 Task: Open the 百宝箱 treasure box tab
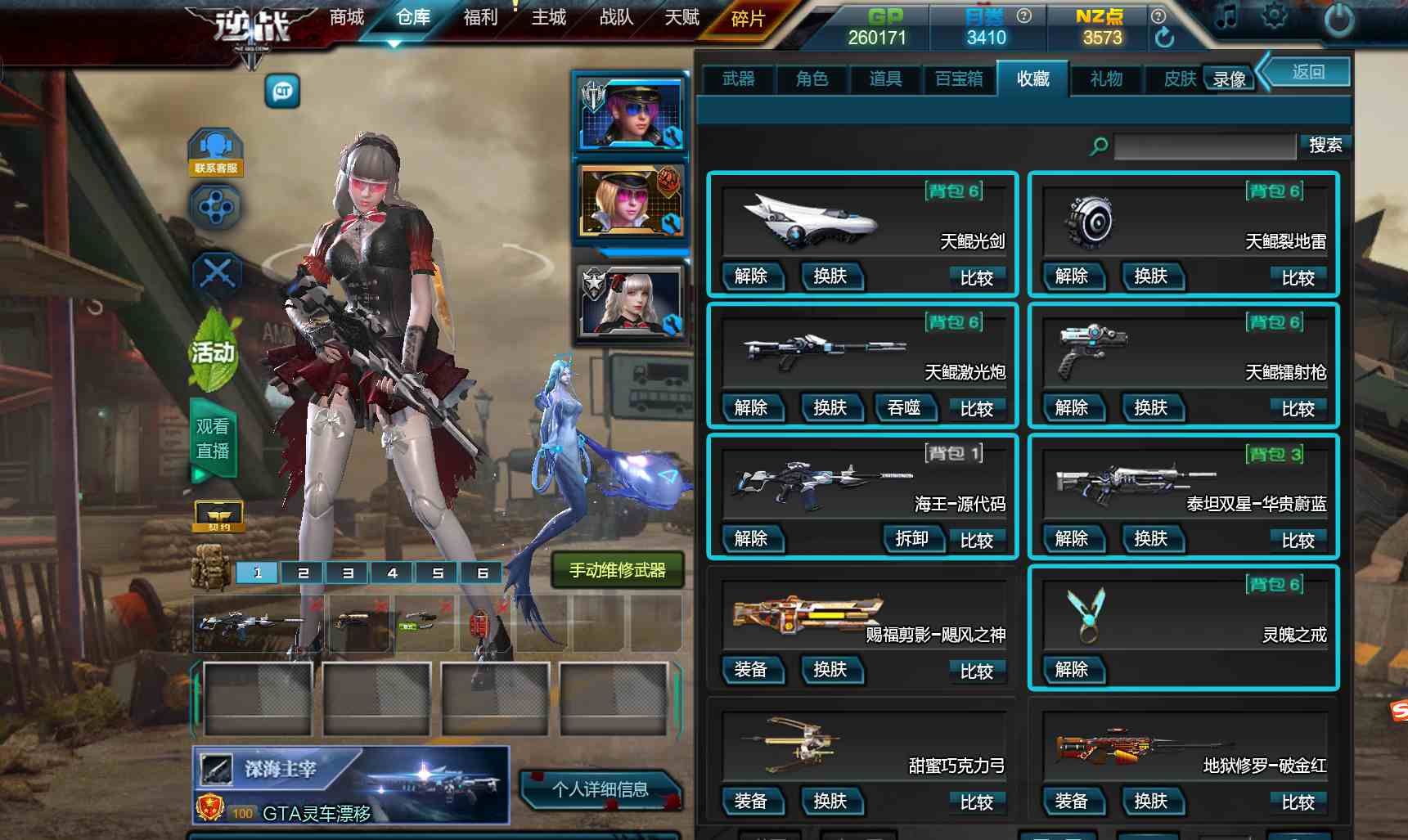pyautogui.click(x=959, y=79)
